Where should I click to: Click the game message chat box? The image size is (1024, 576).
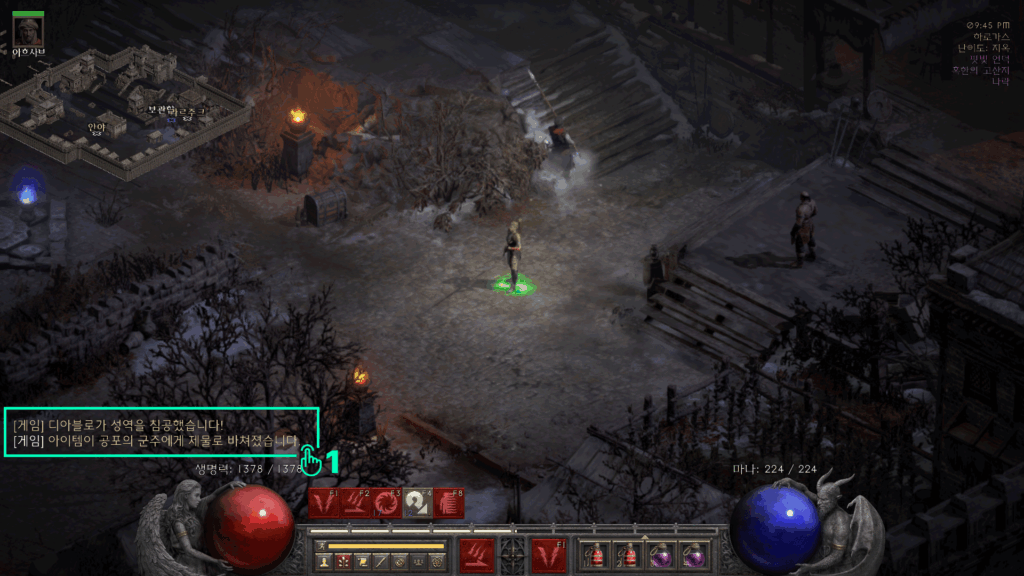coord(160,432)
